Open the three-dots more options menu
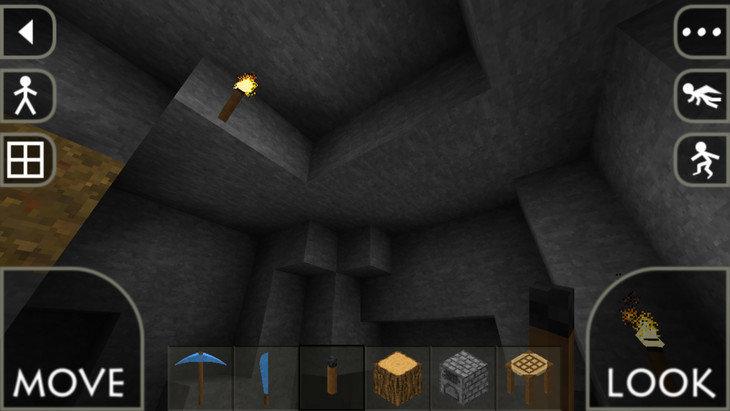Viewport: 730px width, 411px height. tap(701, 32)
